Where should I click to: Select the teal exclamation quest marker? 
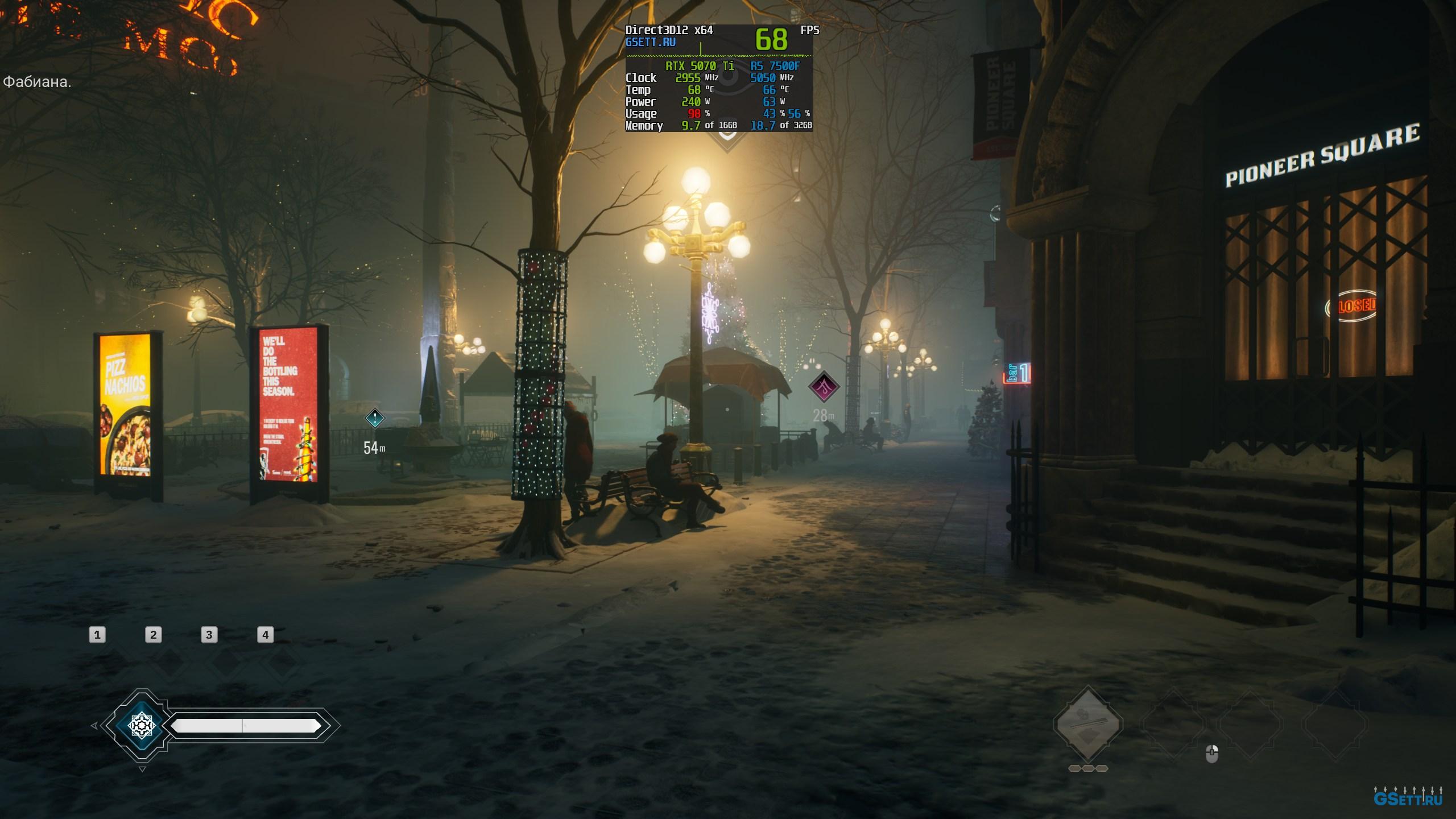(x=375, y=419)
